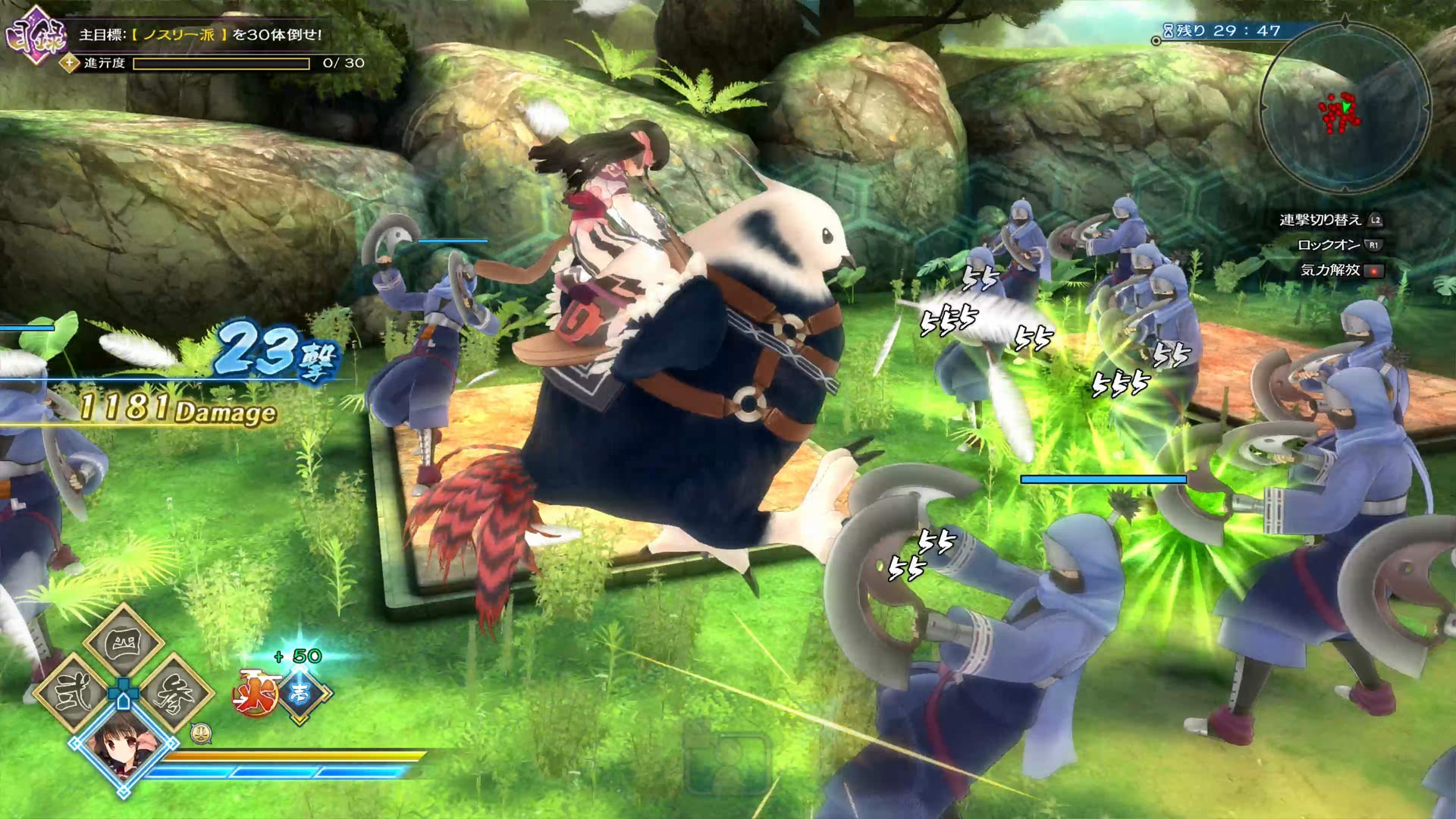Viewport: 1456px width, 819px height.
Task: Activate 気力解放 with the red button prompt
Action: [x=1373, y=271]
